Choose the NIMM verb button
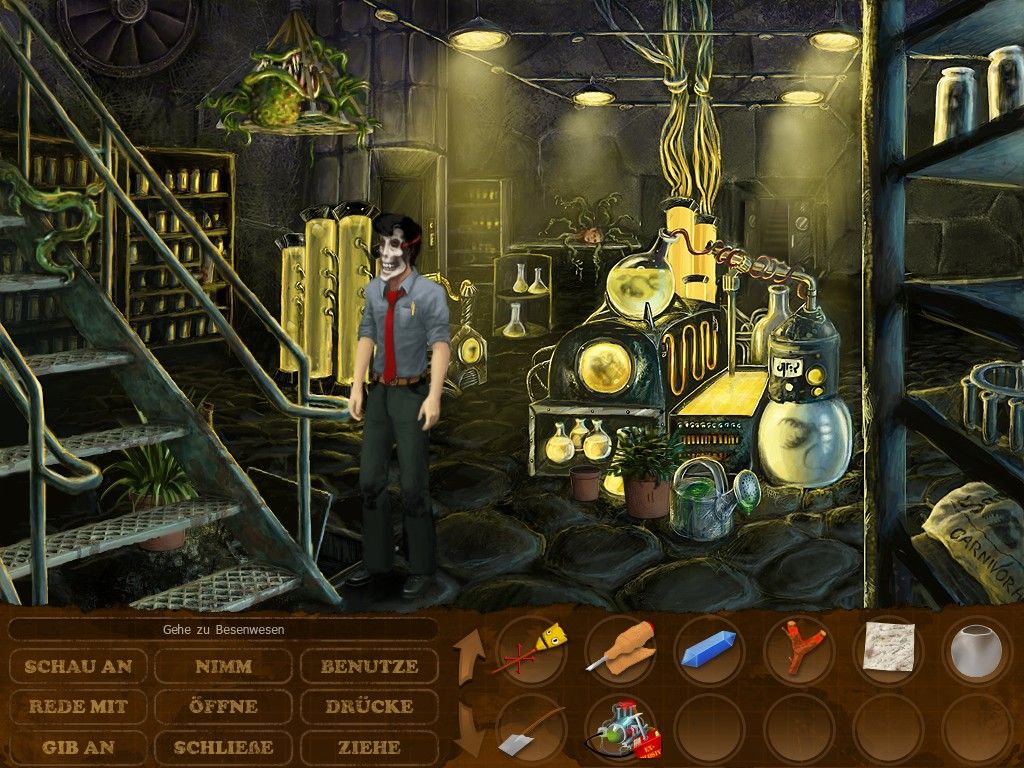 pyautogui.click(x=223, y=666)
